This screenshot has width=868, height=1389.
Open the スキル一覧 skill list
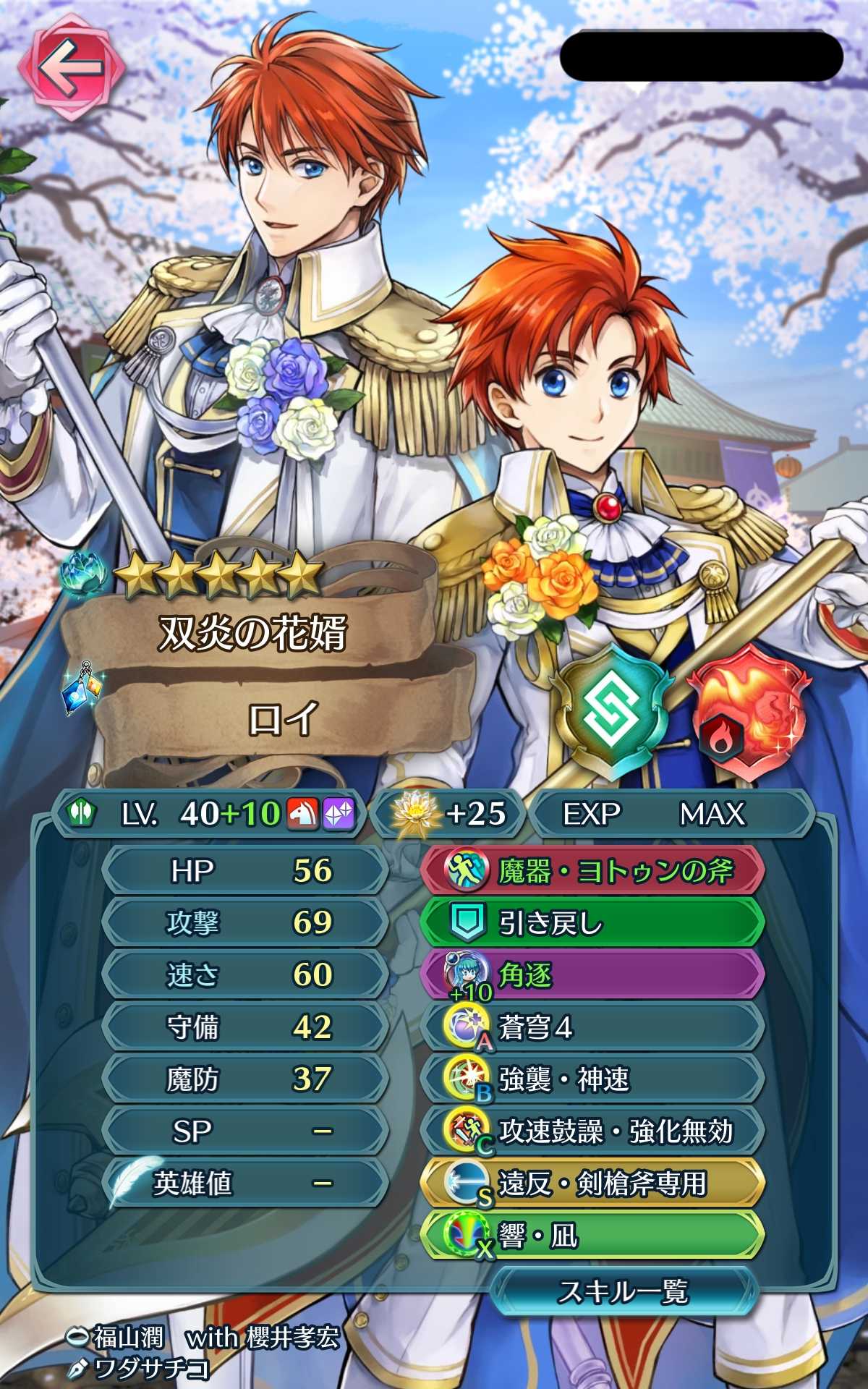623,1292
